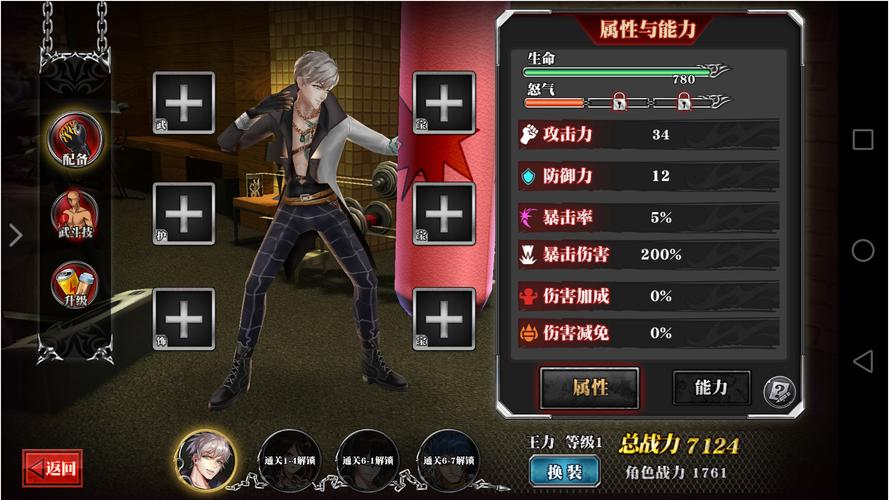This screenshot has height=500, width=889.
Task: Show the 属性 attributes panel
Action: pyautogui.click(x=589, y=387)
